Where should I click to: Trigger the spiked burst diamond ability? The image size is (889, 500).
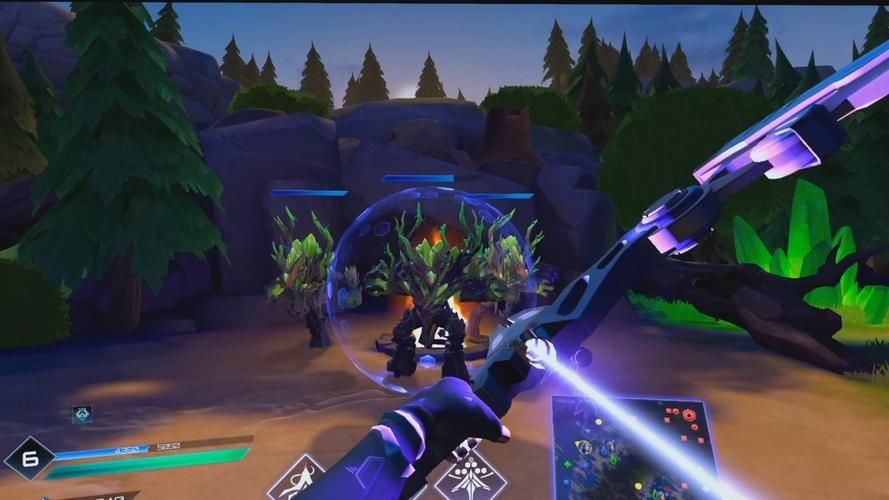tap(469, 474)
